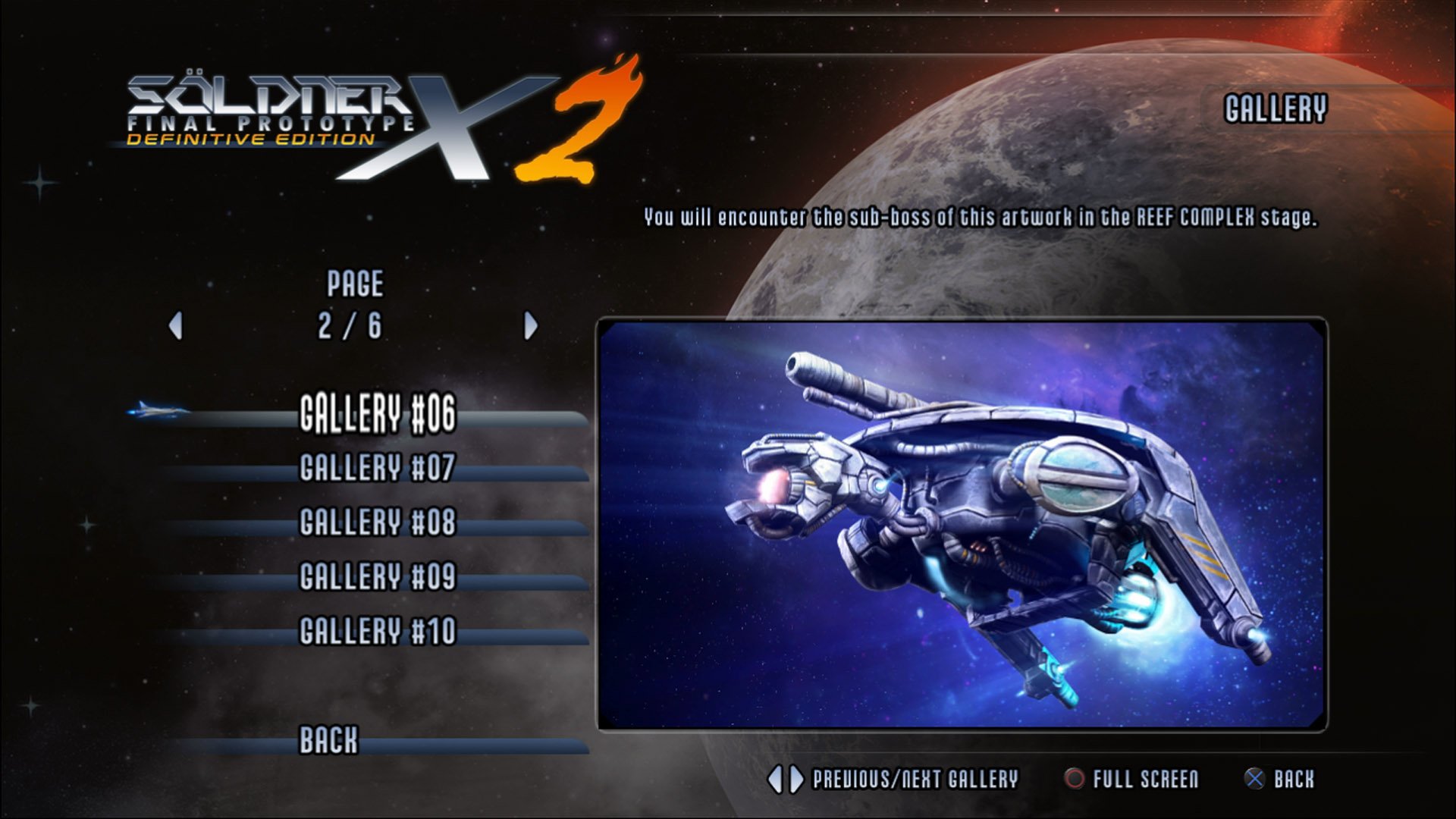Click the right page arrow to advance the page
Screen dimensions: 1456x819
pos(530,324)
